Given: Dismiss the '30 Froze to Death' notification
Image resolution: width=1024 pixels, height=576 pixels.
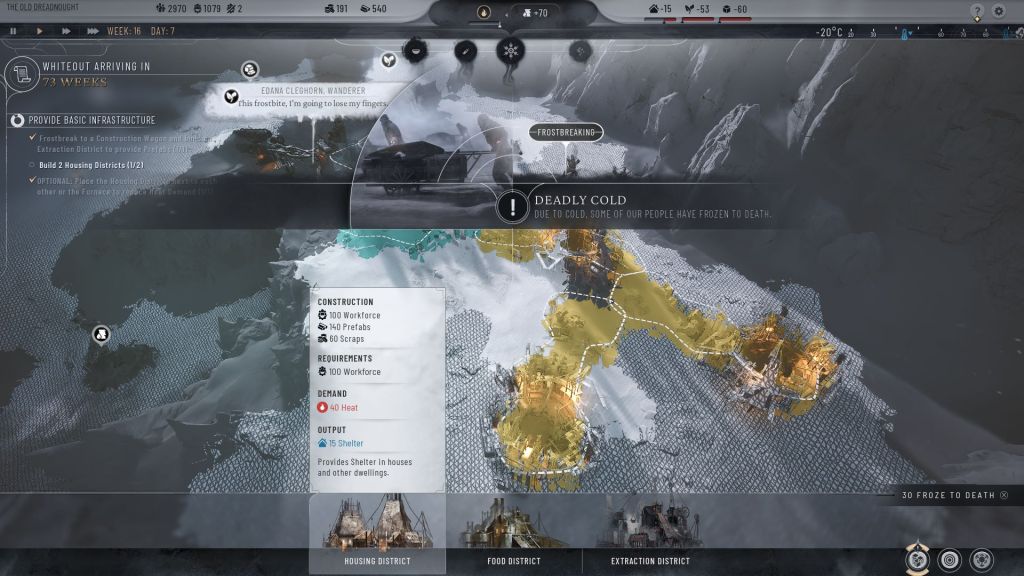Looking at the screenshot, I should click(1004, 495).
